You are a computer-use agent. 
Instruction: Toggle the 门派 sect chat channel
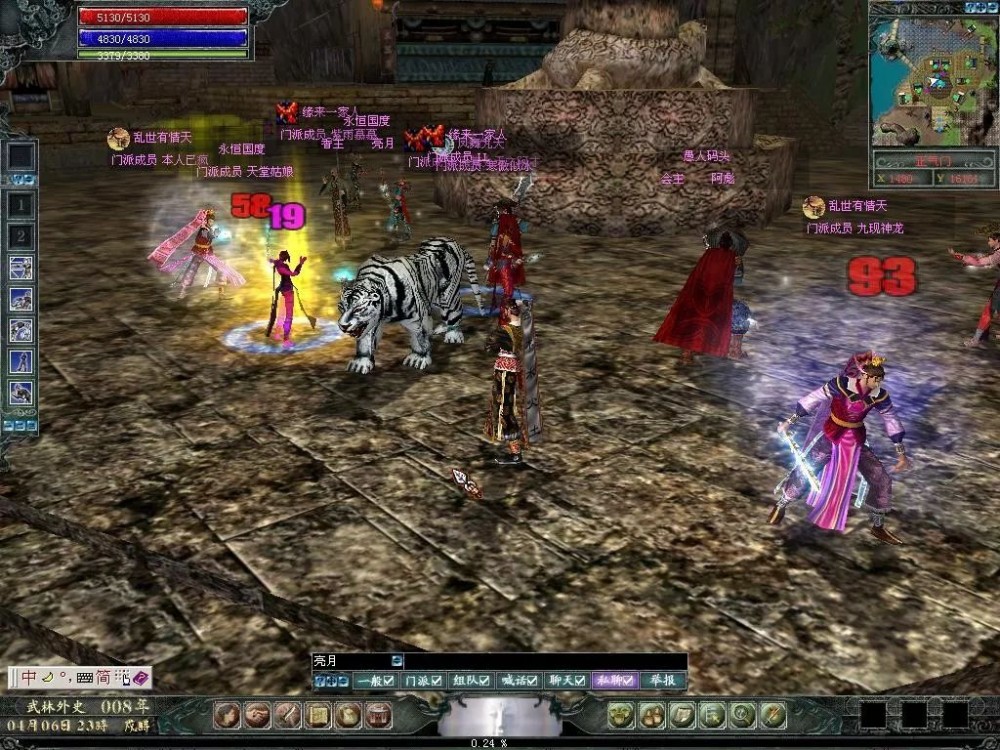423,681
